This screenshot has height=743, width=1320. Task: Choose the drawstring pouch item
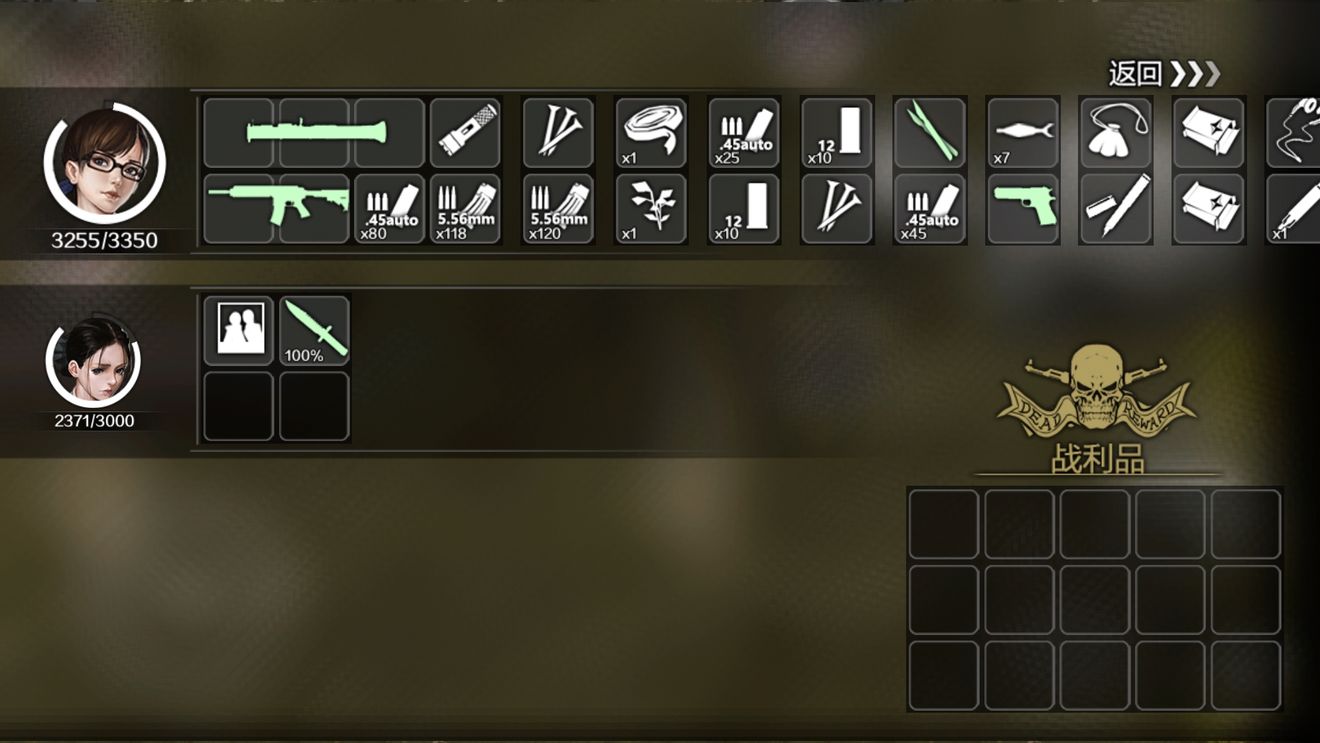(1116, 132)
